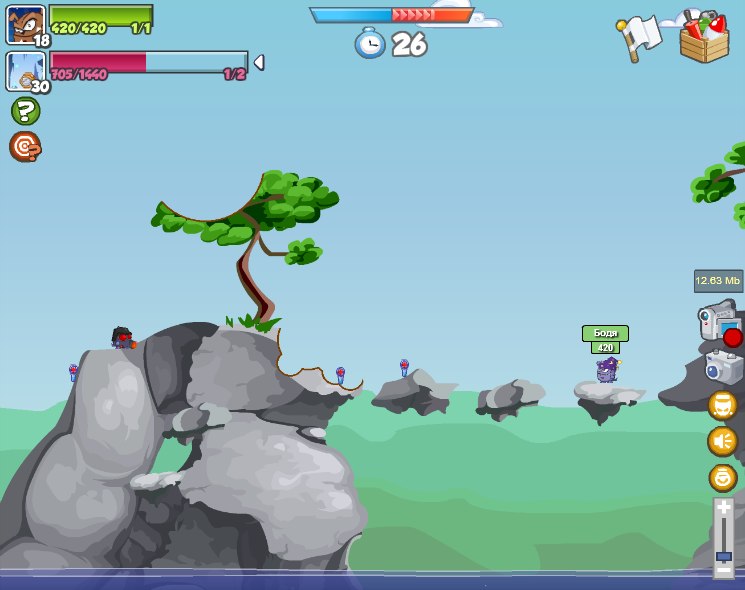Zoom in with the plus button
This screenshot has height=590, width=745.
click(723, 508)
